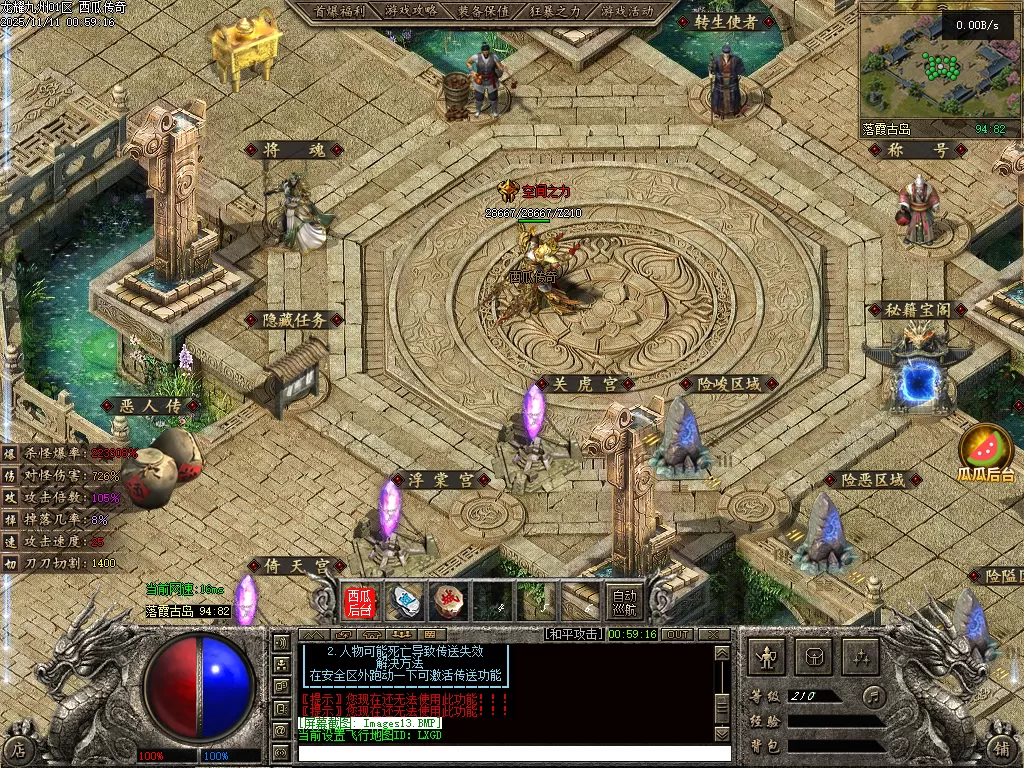Open the 店 shop button

[x=19, y=747]
